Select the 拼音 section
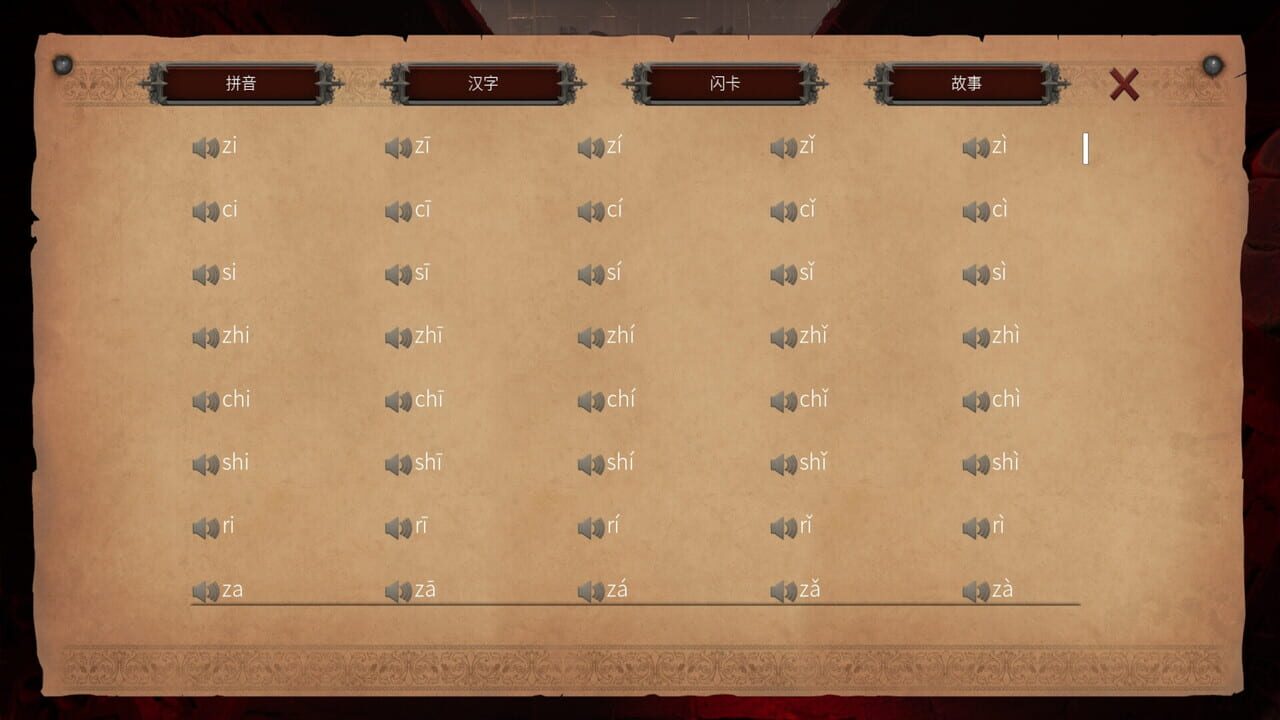The image size is (1280, 720). click(242, 85)
